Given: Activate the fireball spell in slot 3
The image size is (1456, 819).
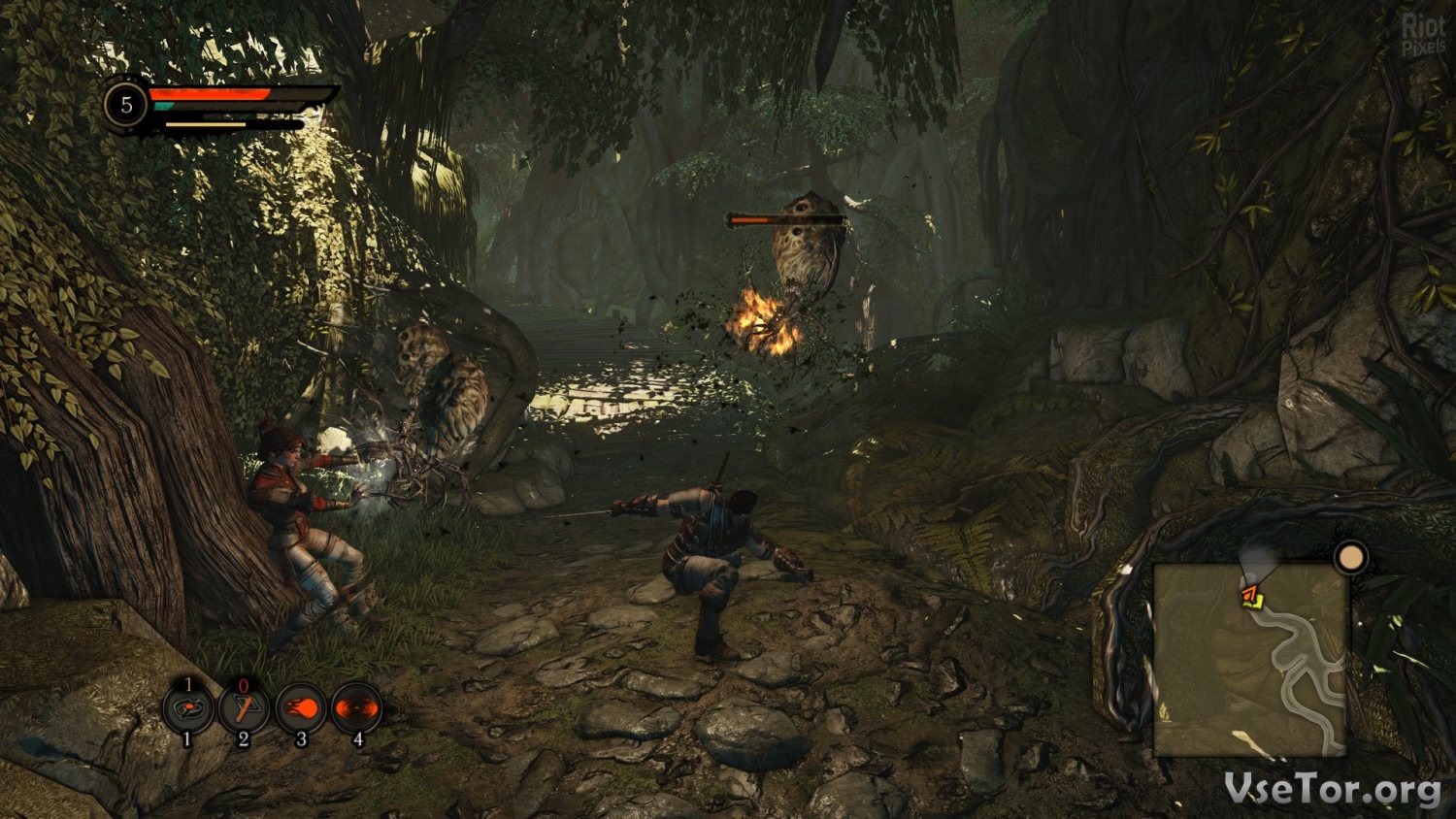Looking at the screenshot, I should point(301,709).
